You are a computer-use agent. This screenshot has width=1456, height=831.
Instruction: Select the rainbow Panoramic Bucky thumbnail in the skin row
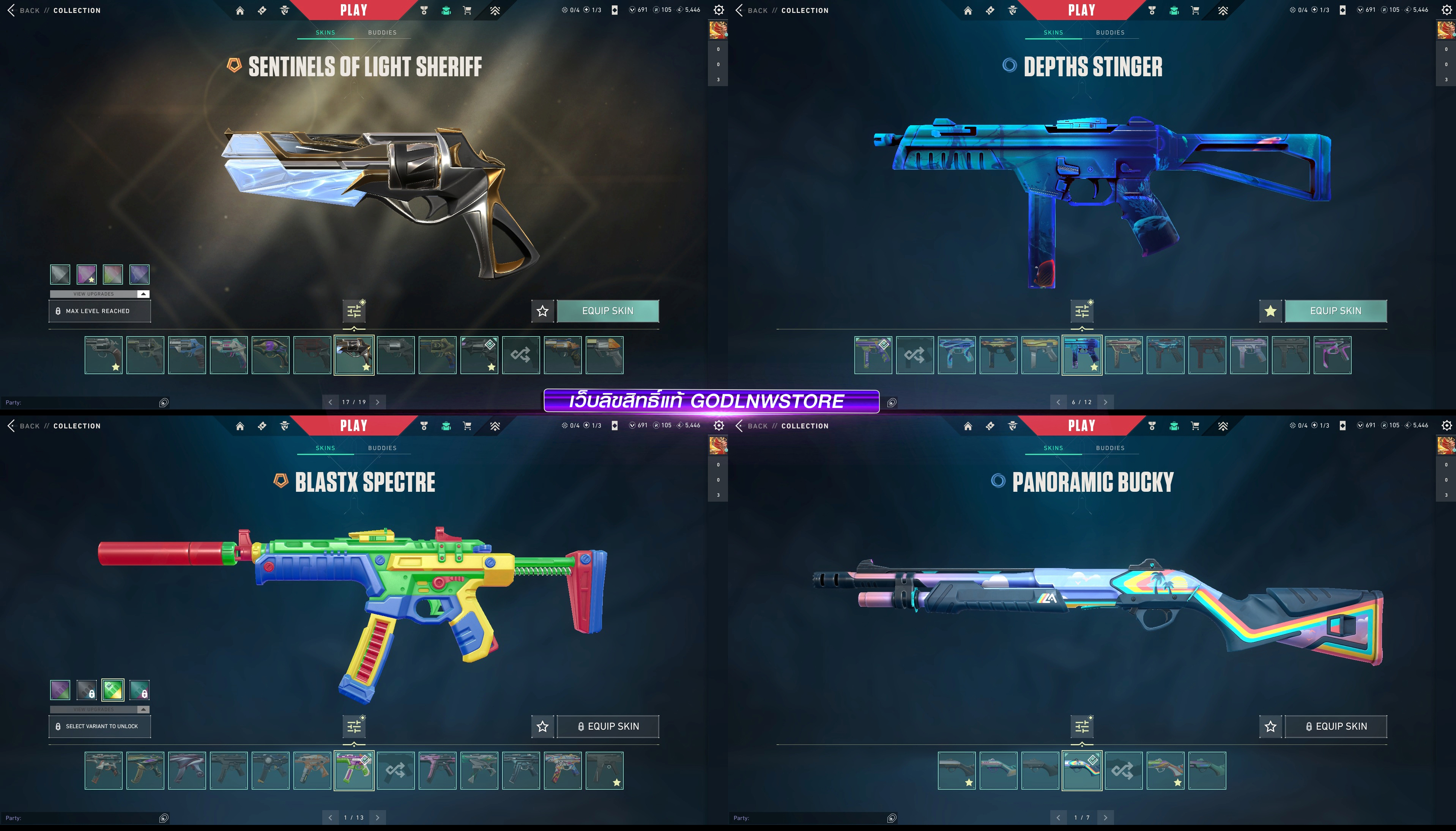tap(1082, 771)
